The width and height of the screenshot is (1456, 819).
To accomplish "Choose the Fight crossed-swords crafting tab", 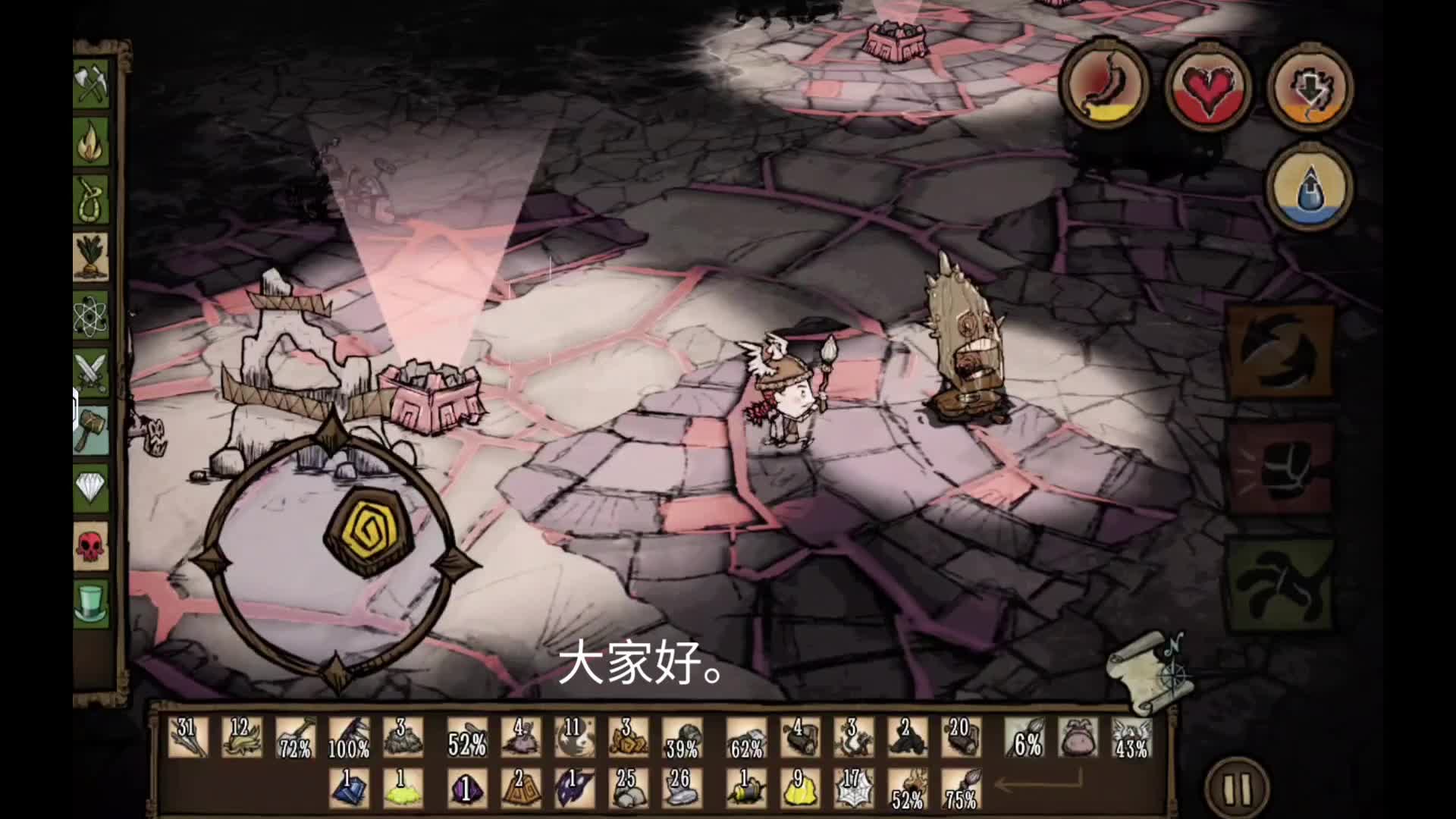I will tap(92, 372).
